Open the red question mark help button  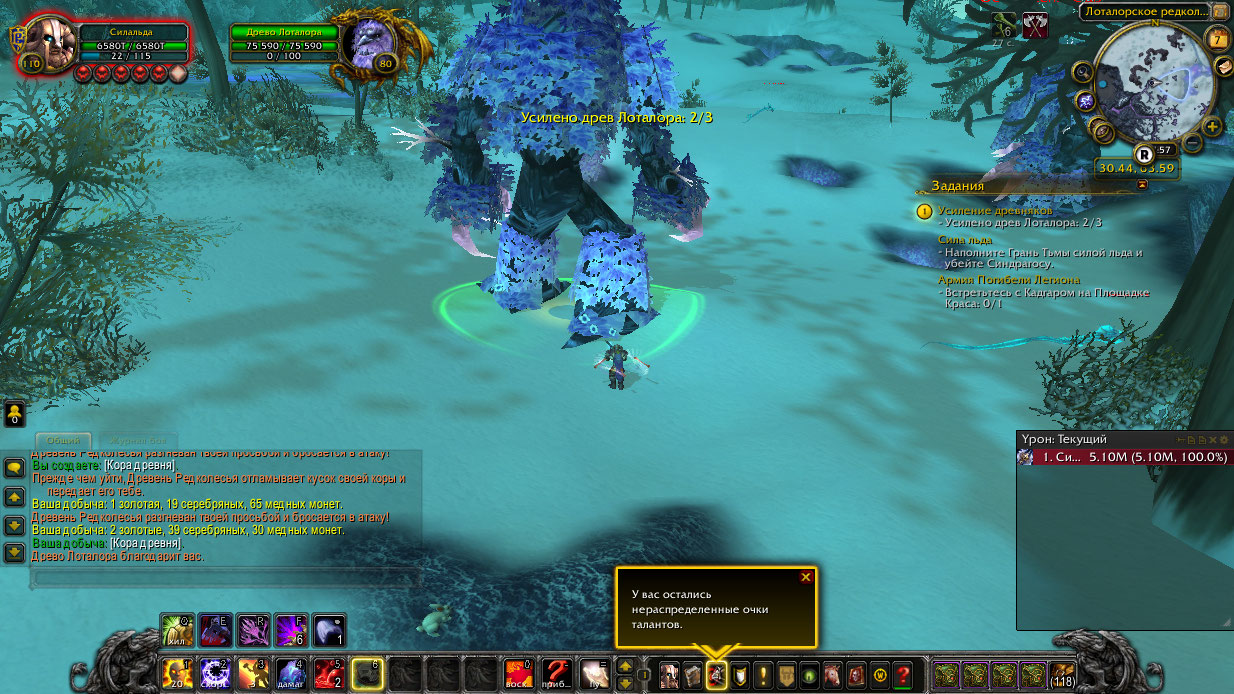903,675
